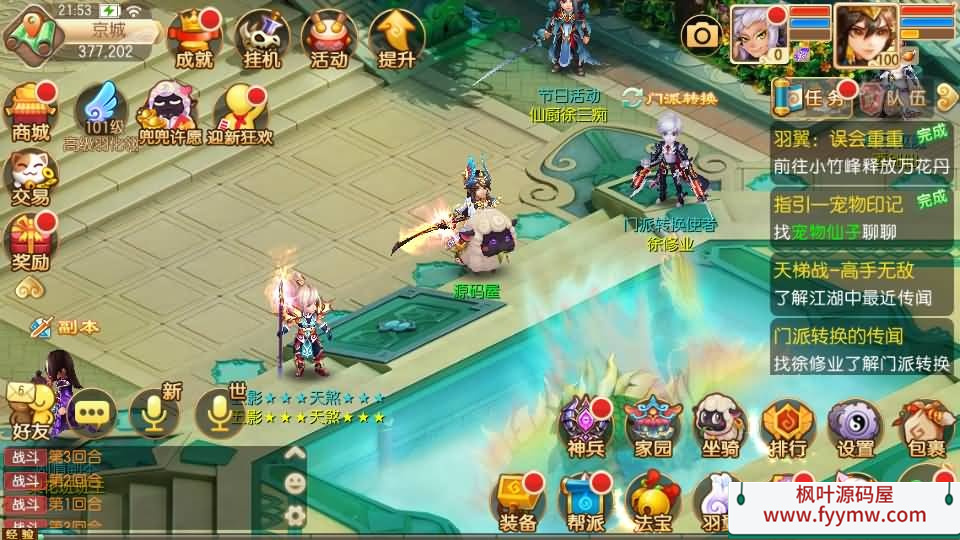Open the 商城 shop

pyautogui.click(x=31, y=112)
